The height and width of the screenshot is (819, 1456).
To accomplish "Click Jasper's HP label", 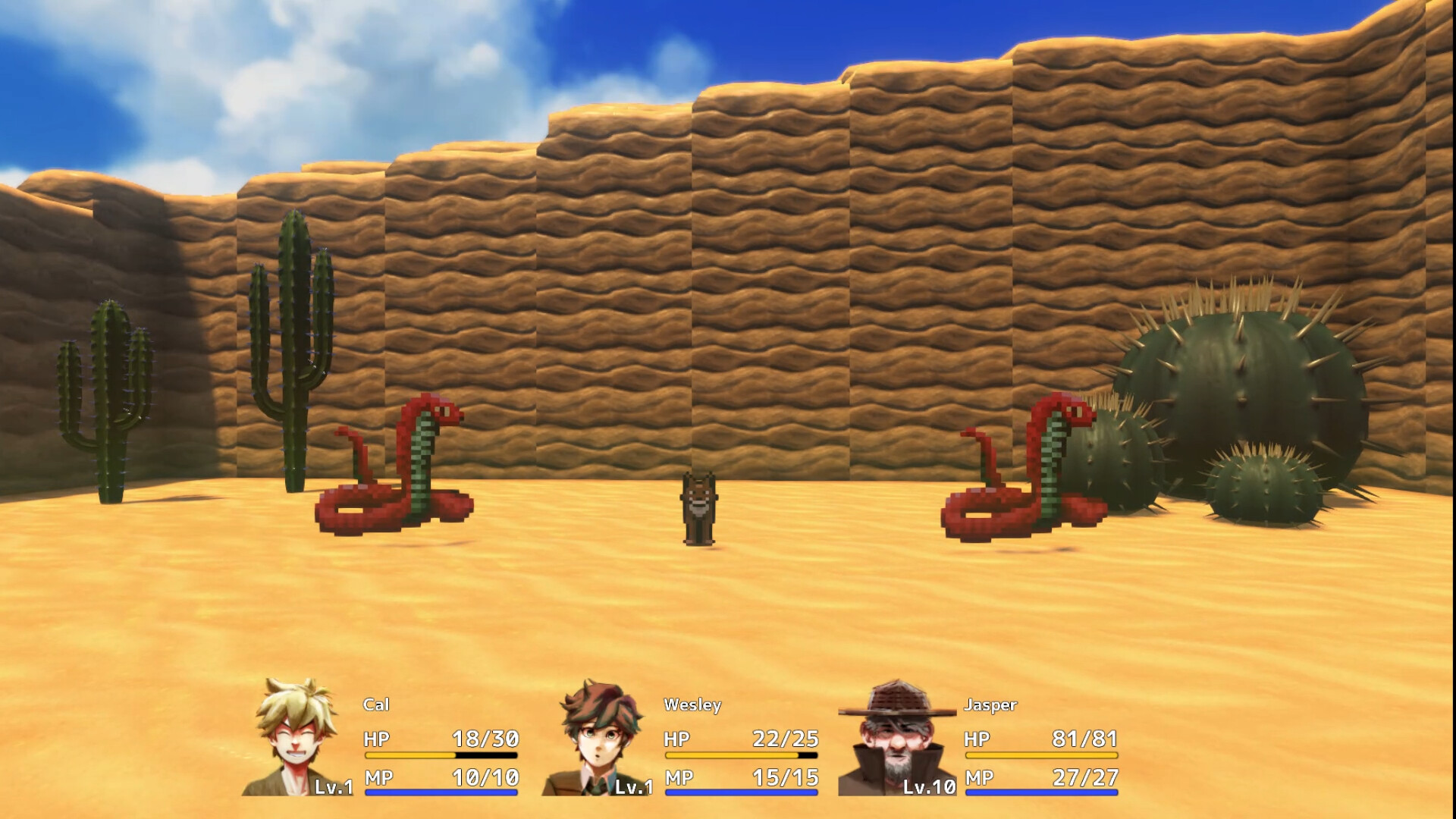I will pyautogui.click(x=978, y=736).
